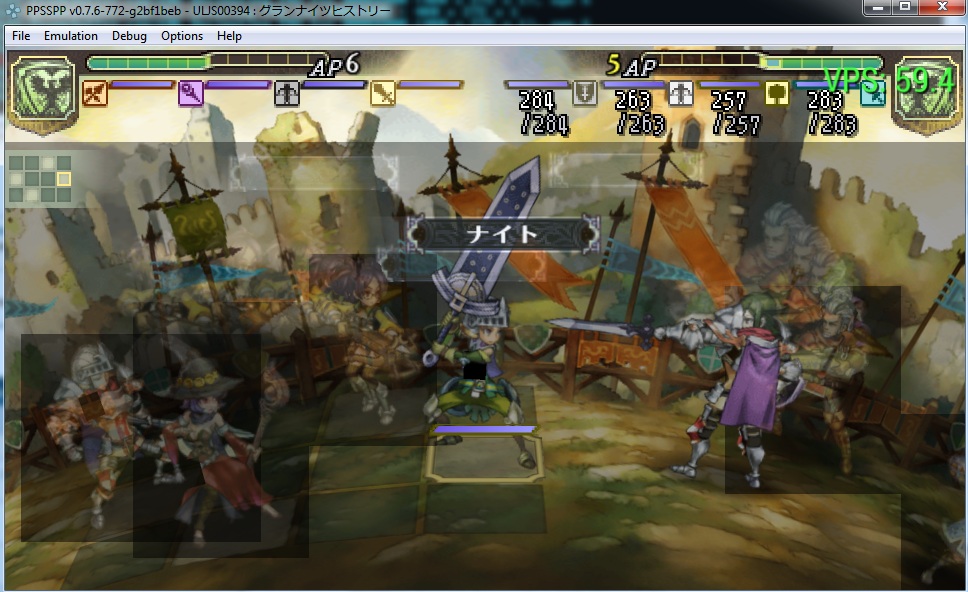The width and height of the screenshot is (968, 592).
Task: Open the Debug menu
Action: 129,36
